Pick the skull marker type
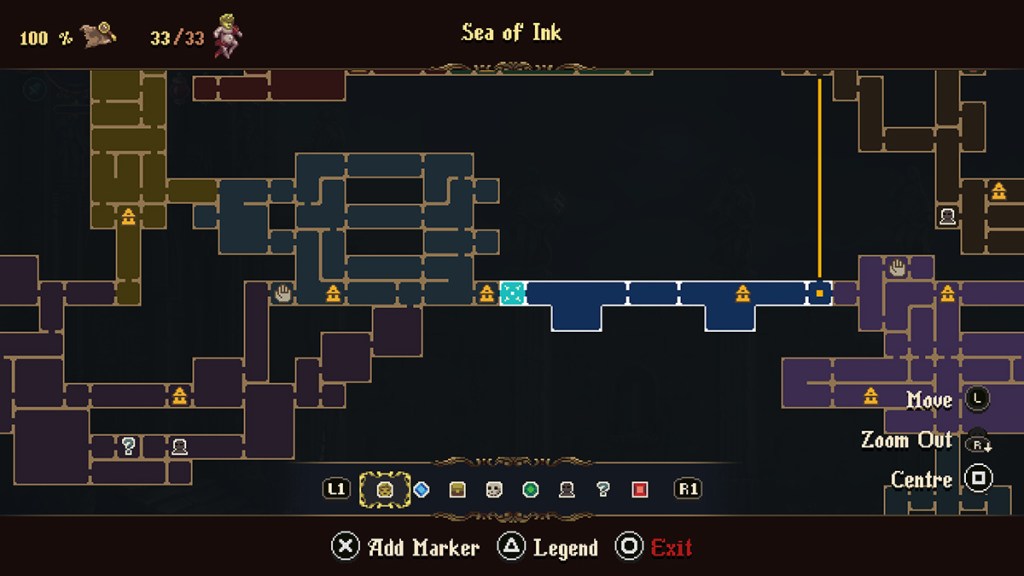The image size is (1024, 576). [494, 490]
